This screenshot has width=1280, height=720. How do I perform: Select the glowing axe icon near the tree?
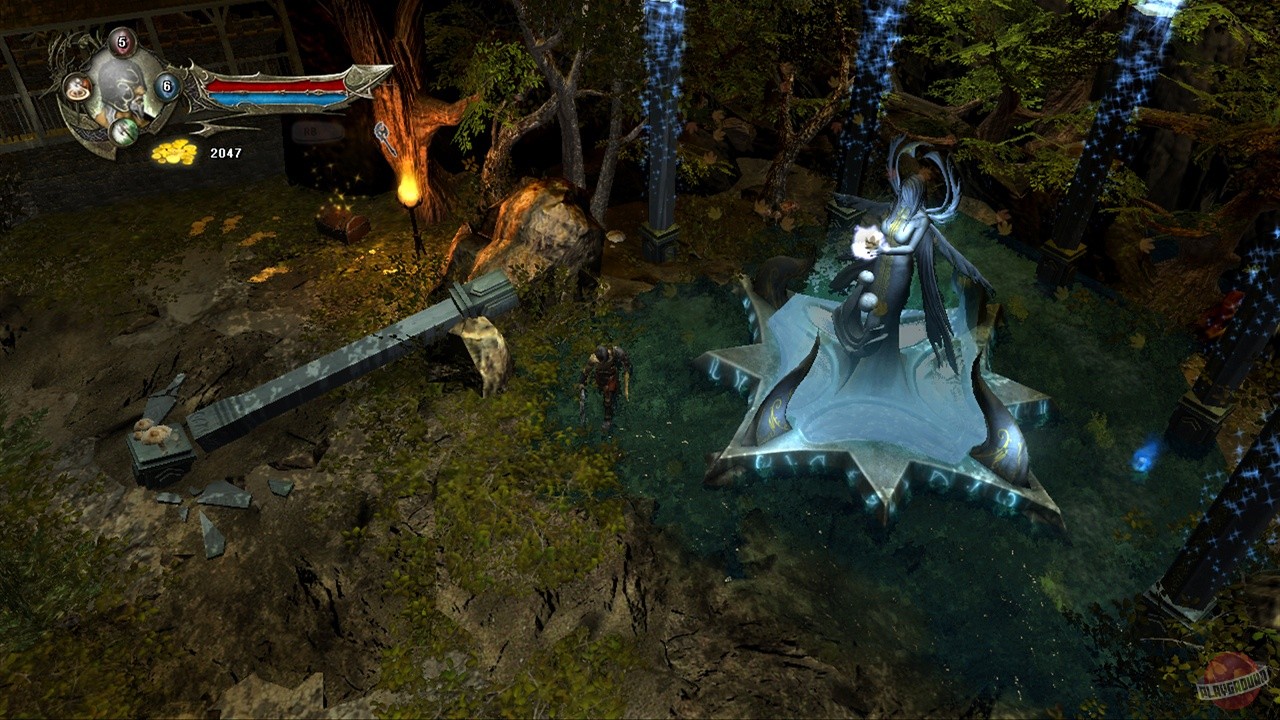pos(381,131)
